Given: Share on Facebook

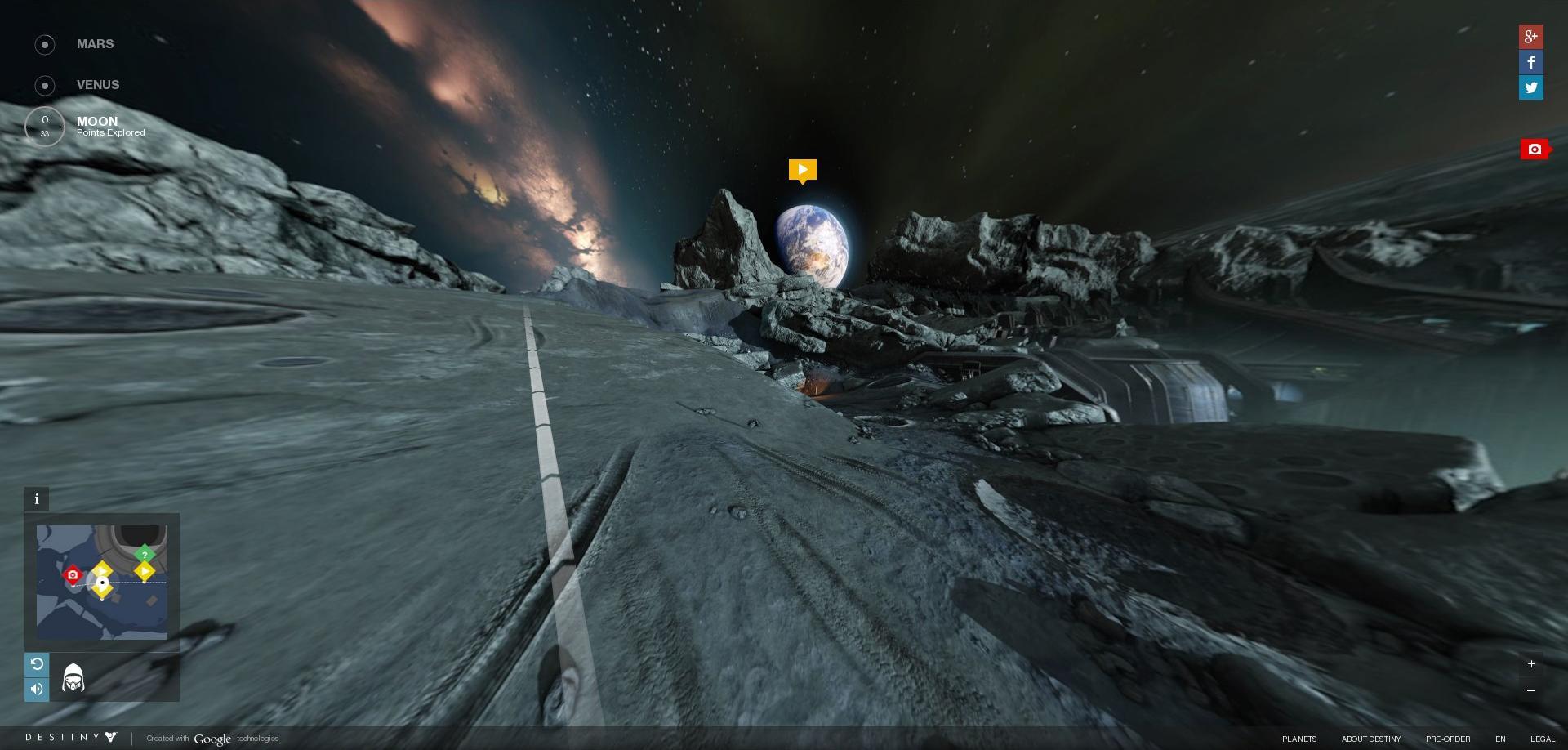Looking at the screenshot, I should 1530,62.
